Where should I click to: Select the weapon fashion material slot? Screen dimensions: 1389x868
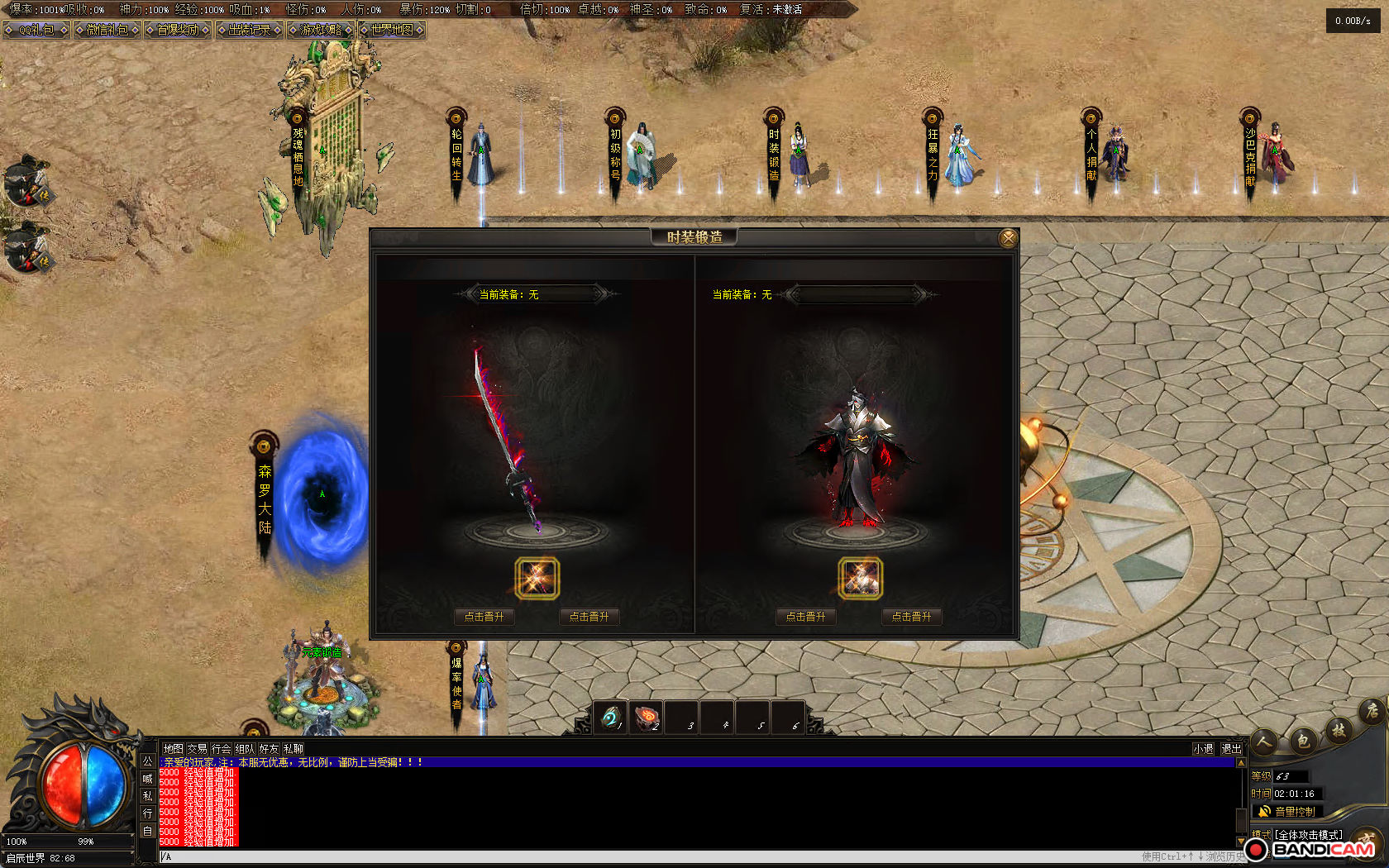point(537,578)
